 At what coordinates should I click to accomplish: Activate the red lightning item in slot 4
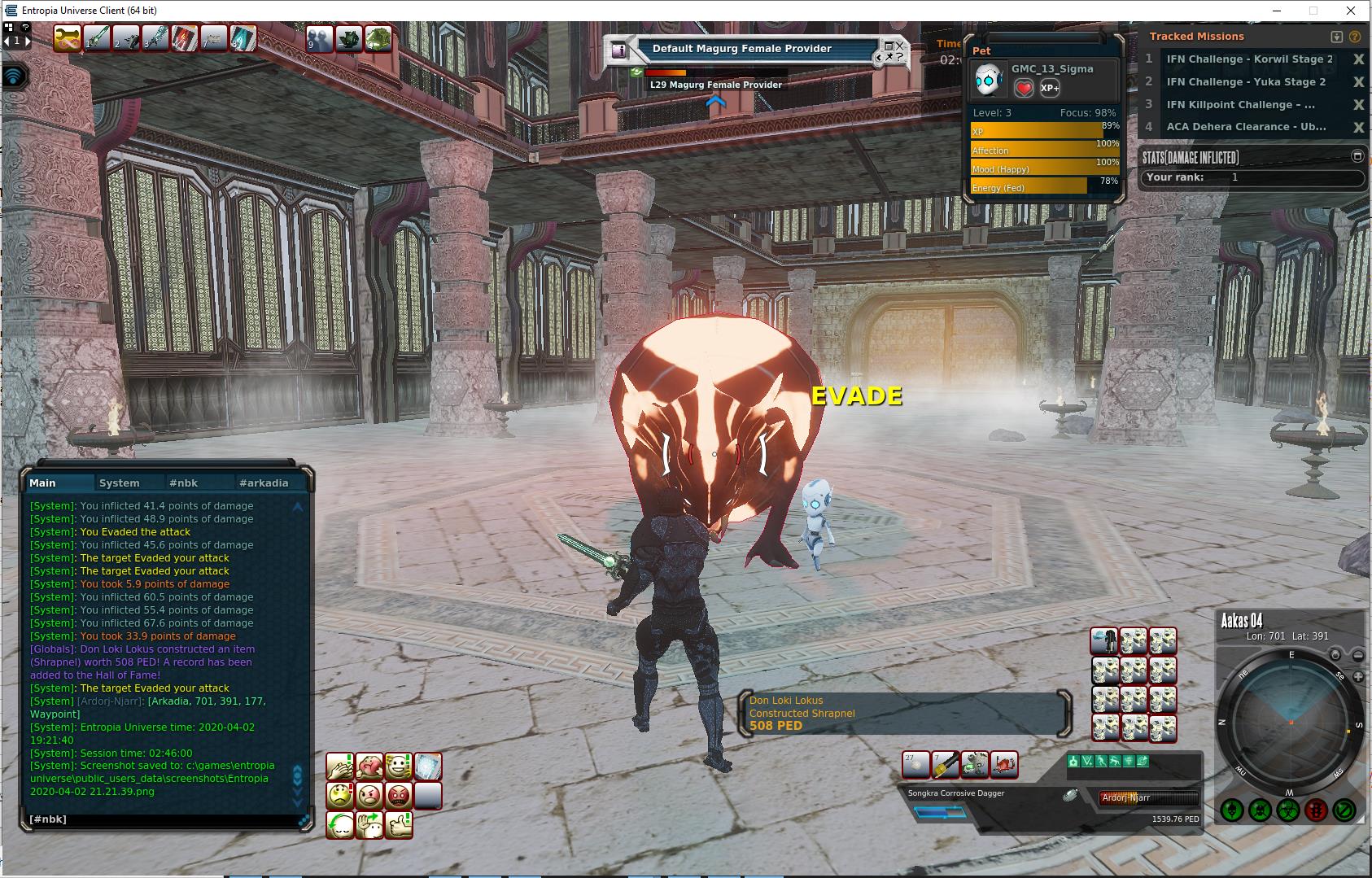point(185,38)
